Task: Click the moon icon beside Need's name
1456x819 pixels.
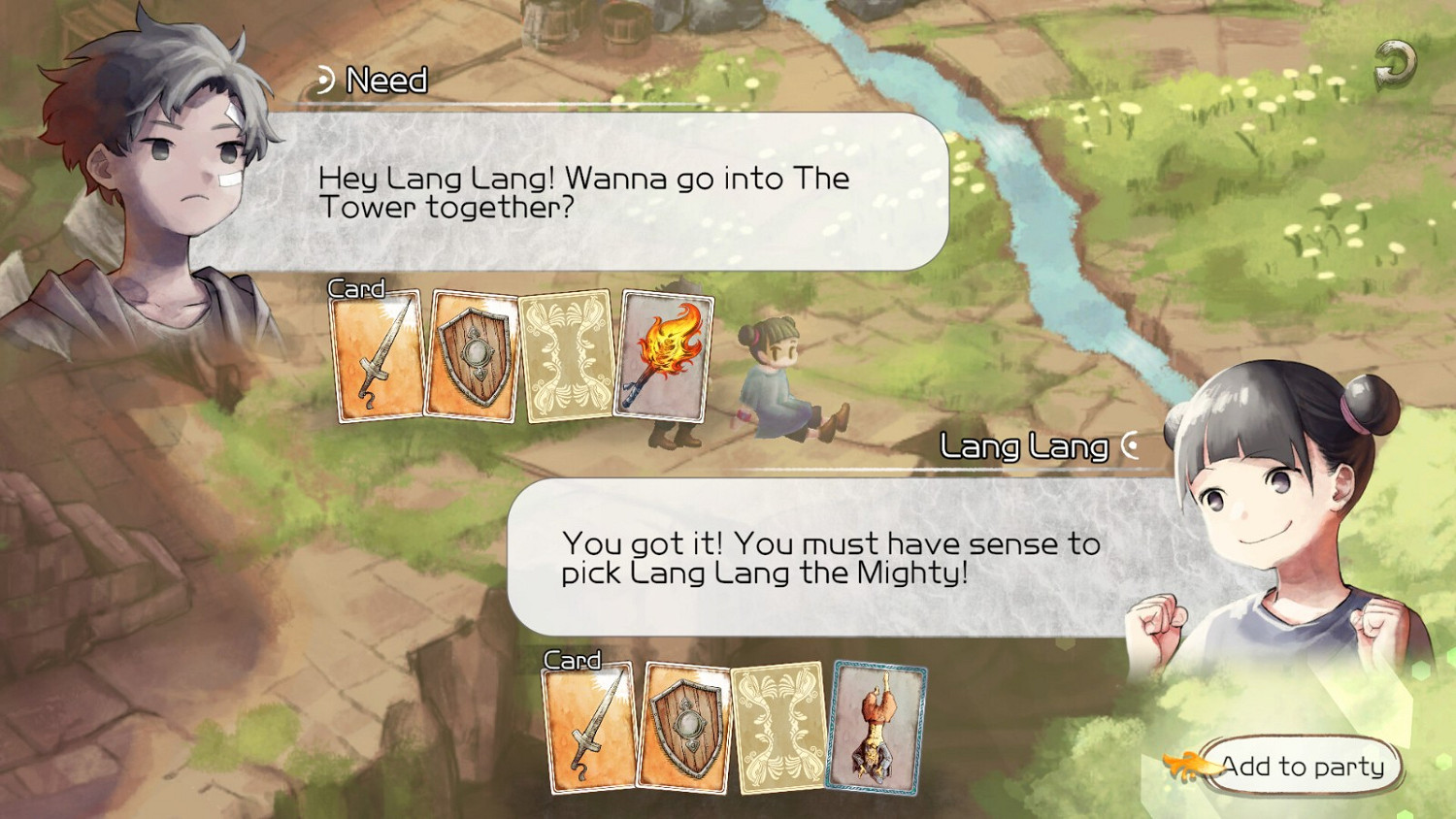Action: click(x=326, y=79)
